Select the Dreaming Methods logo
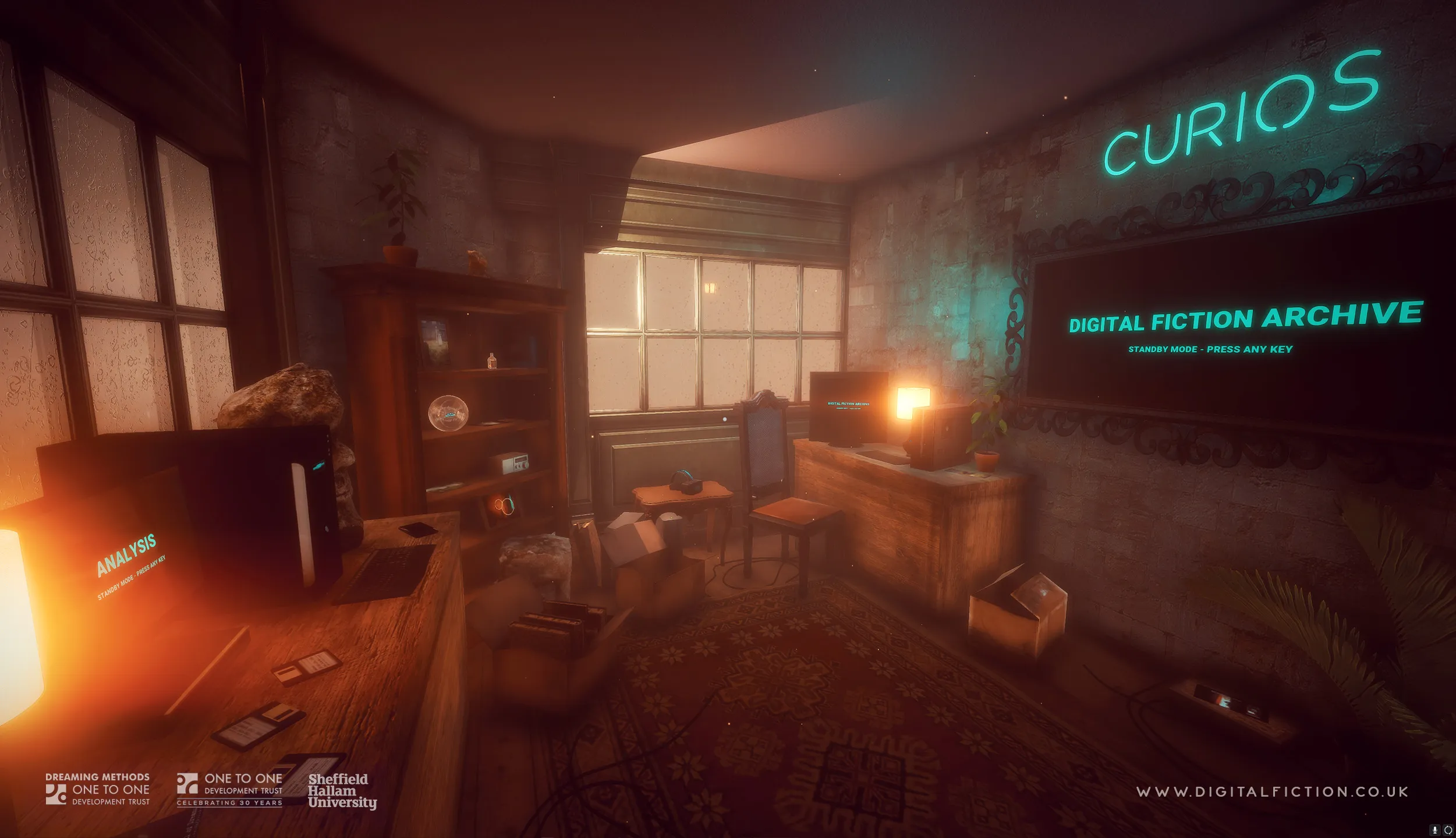1456x838 pixels. (98, 789)
